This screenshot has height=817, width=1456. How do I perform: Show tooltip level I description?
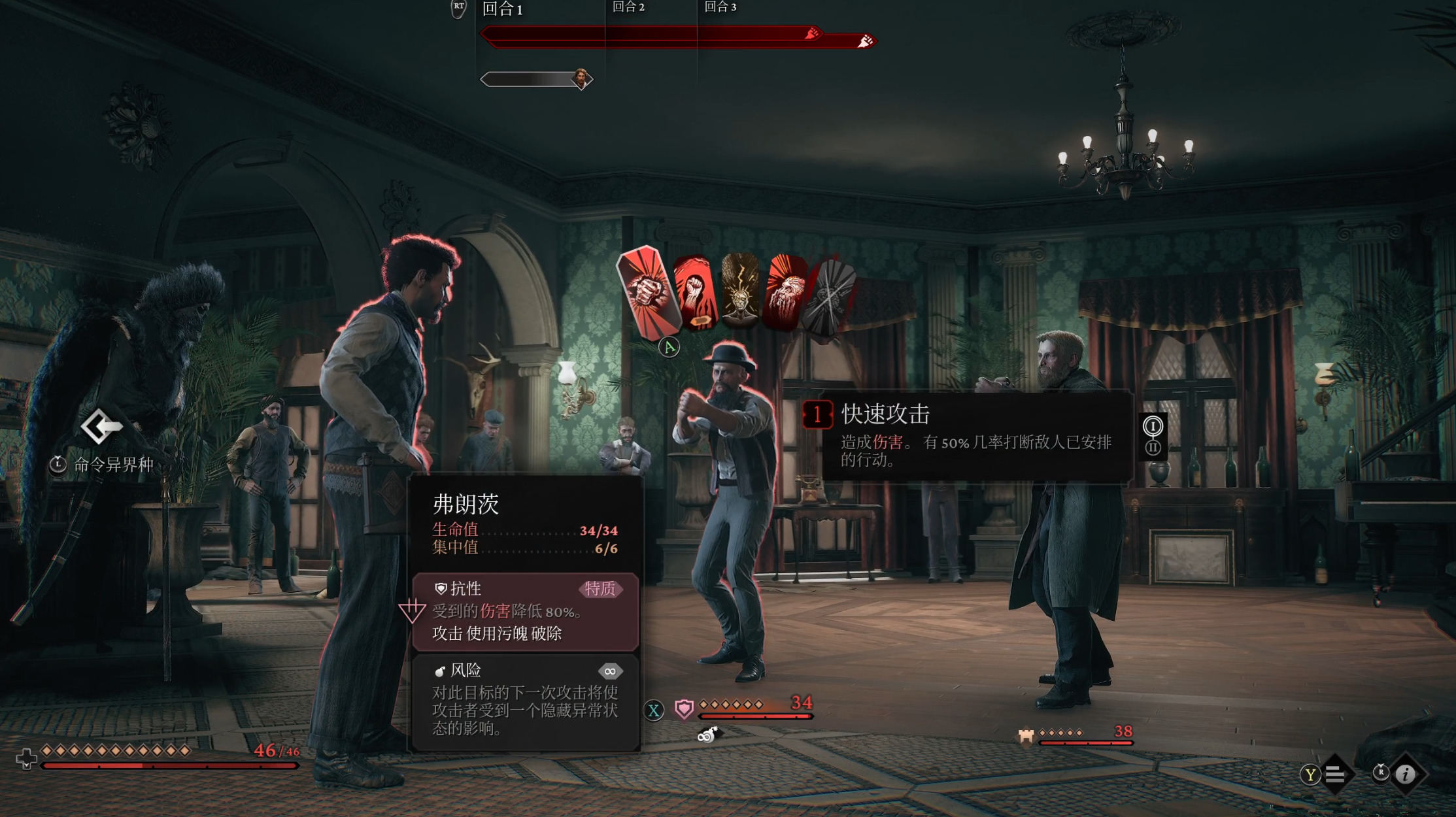click(x=1153, y=426)
